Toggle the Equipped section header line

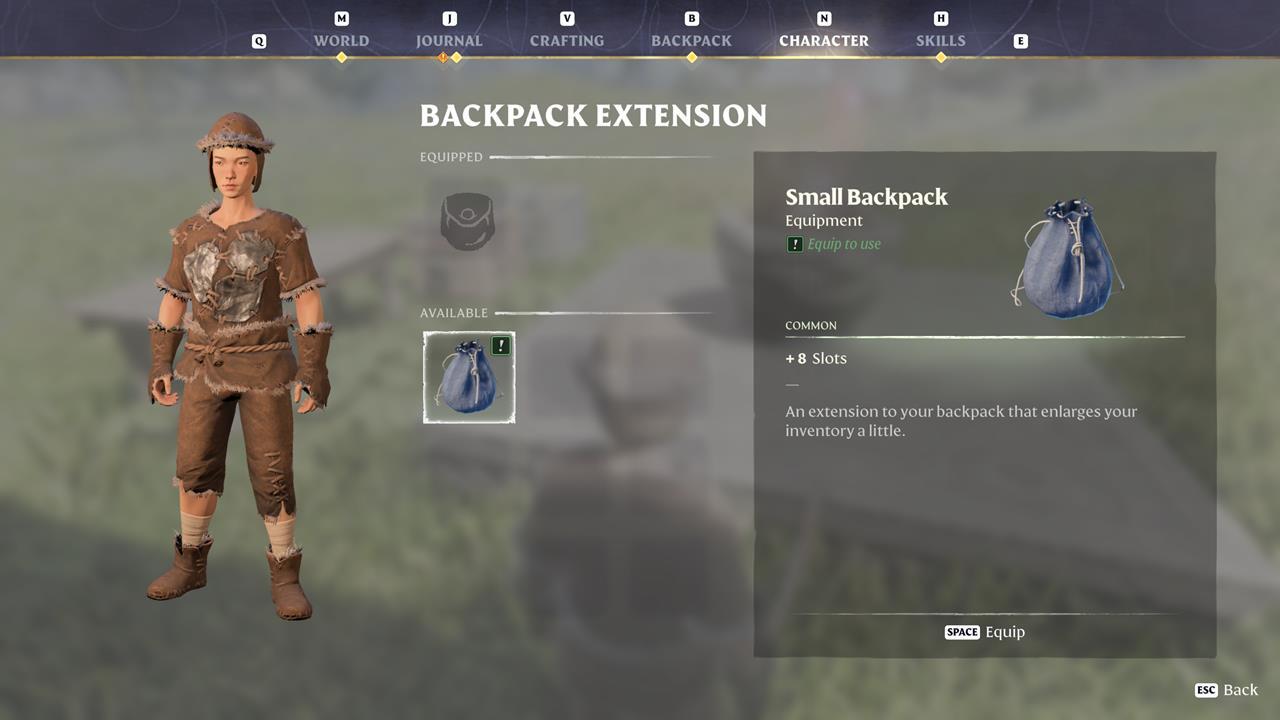click(x=452, y=157)
